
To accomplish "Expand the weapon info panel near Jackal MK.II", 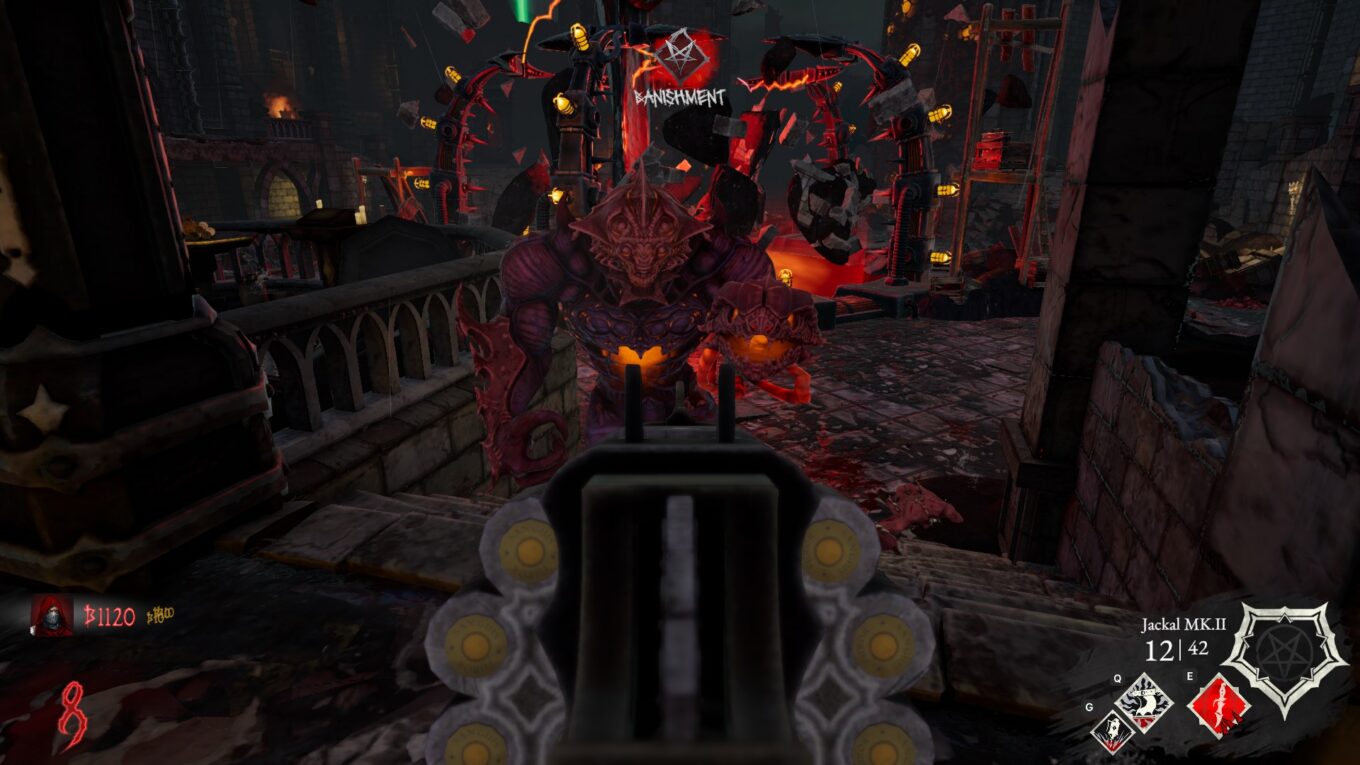I will pyautogui.click(x=1184, y=637).
